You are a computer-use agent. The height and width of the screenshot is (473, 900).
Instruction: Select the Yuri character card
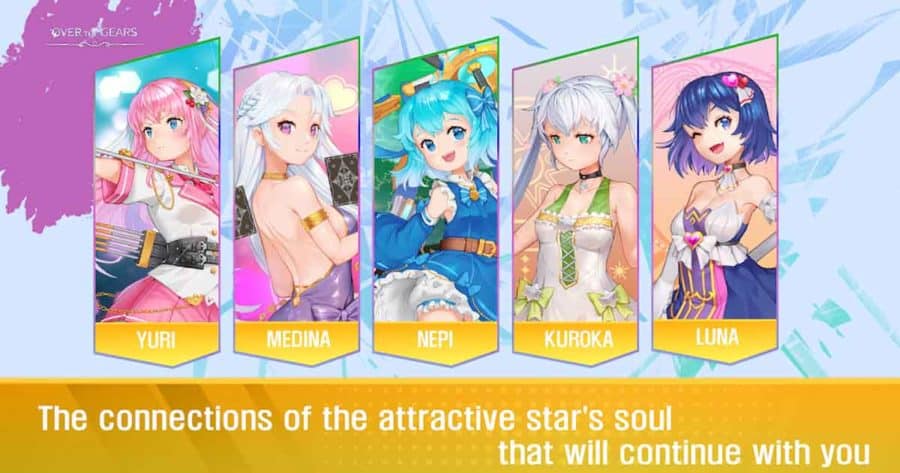[x=157, y=200]
